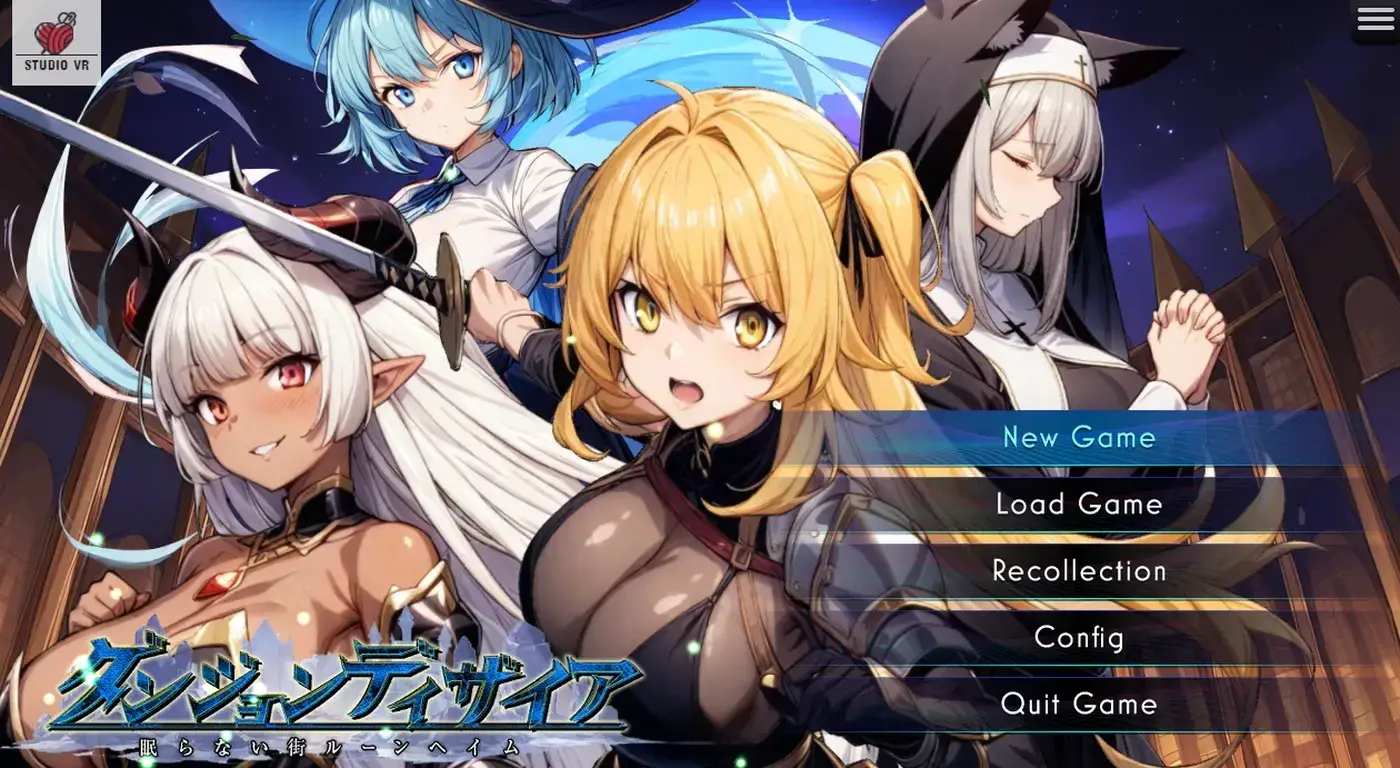This screenshot has height=768, width=1400.
Task: Click the yarn-heart developer icon
Action: click(x=55, y=30)
